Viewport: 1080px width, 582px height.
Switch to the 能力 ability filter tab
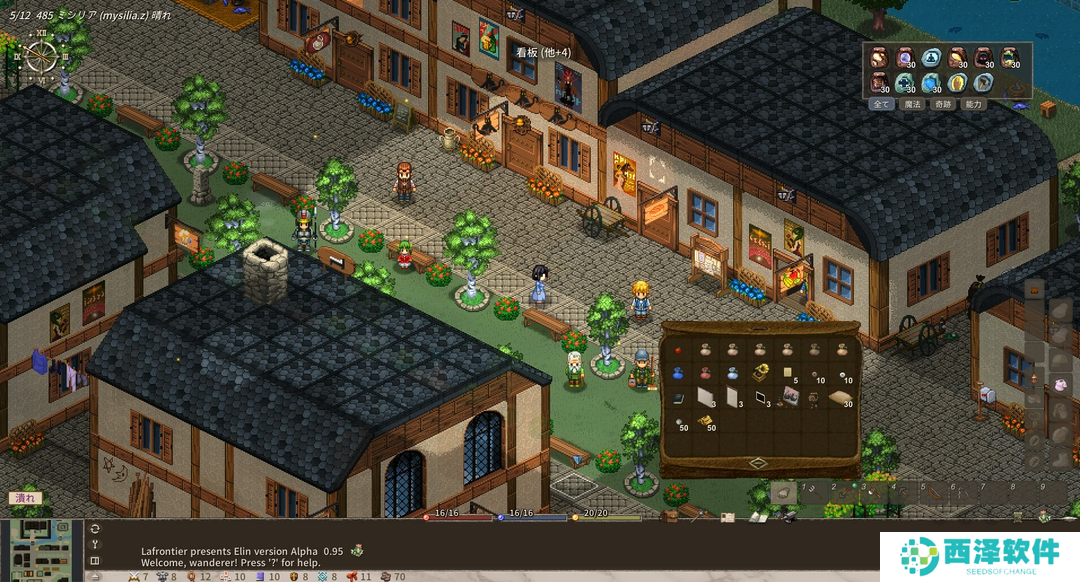coord(973,104)
